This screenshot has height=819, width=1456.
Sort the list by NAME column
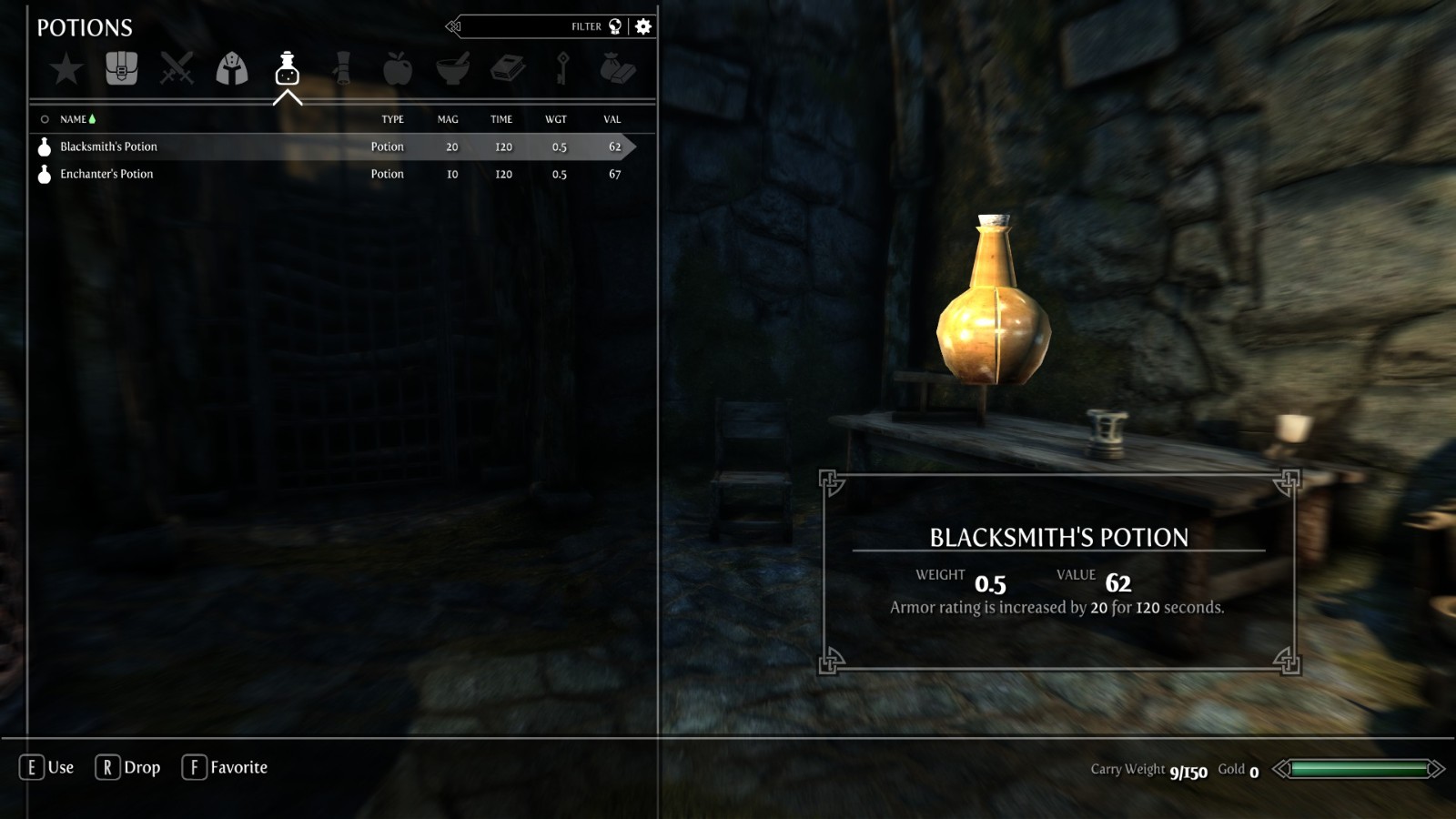pos(74,119)
